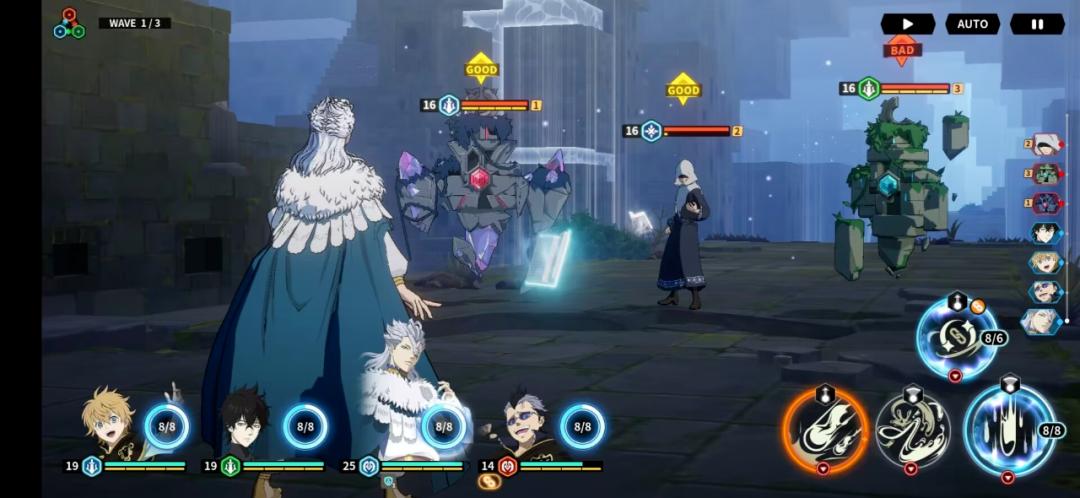Image resolution: width=1080 pixels, height=498 pixels.
Task: Pause the battle
Action: tap(1036, 24)
